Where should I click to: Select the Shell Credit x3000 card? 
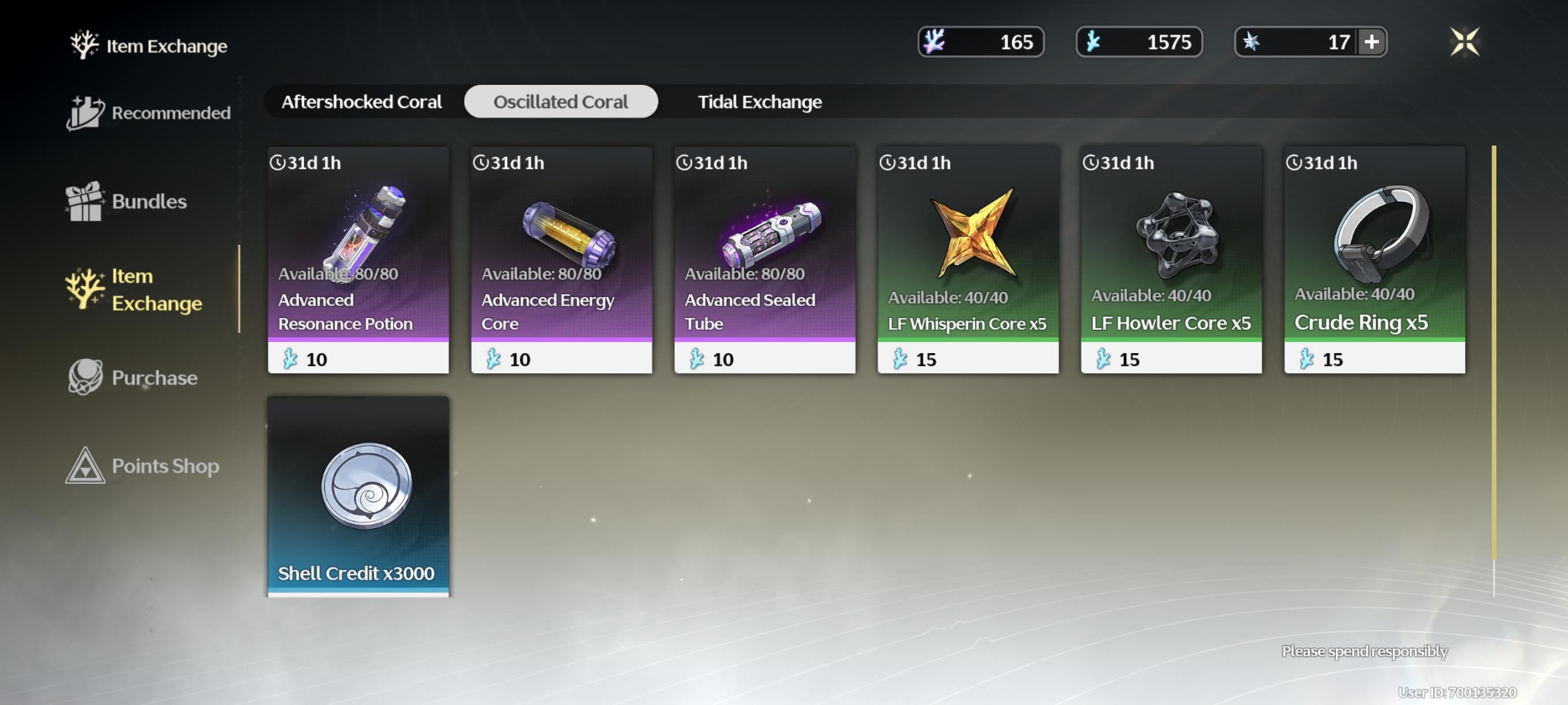(x=358, y=496)
